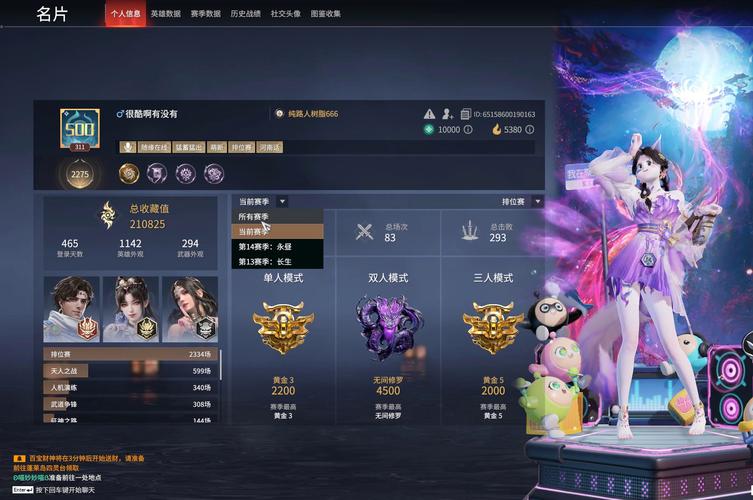Image resolution: width=753 pixels, height=500 pixels.
Task: Click the level 500 player avatar frame
Action: point(79,132)
